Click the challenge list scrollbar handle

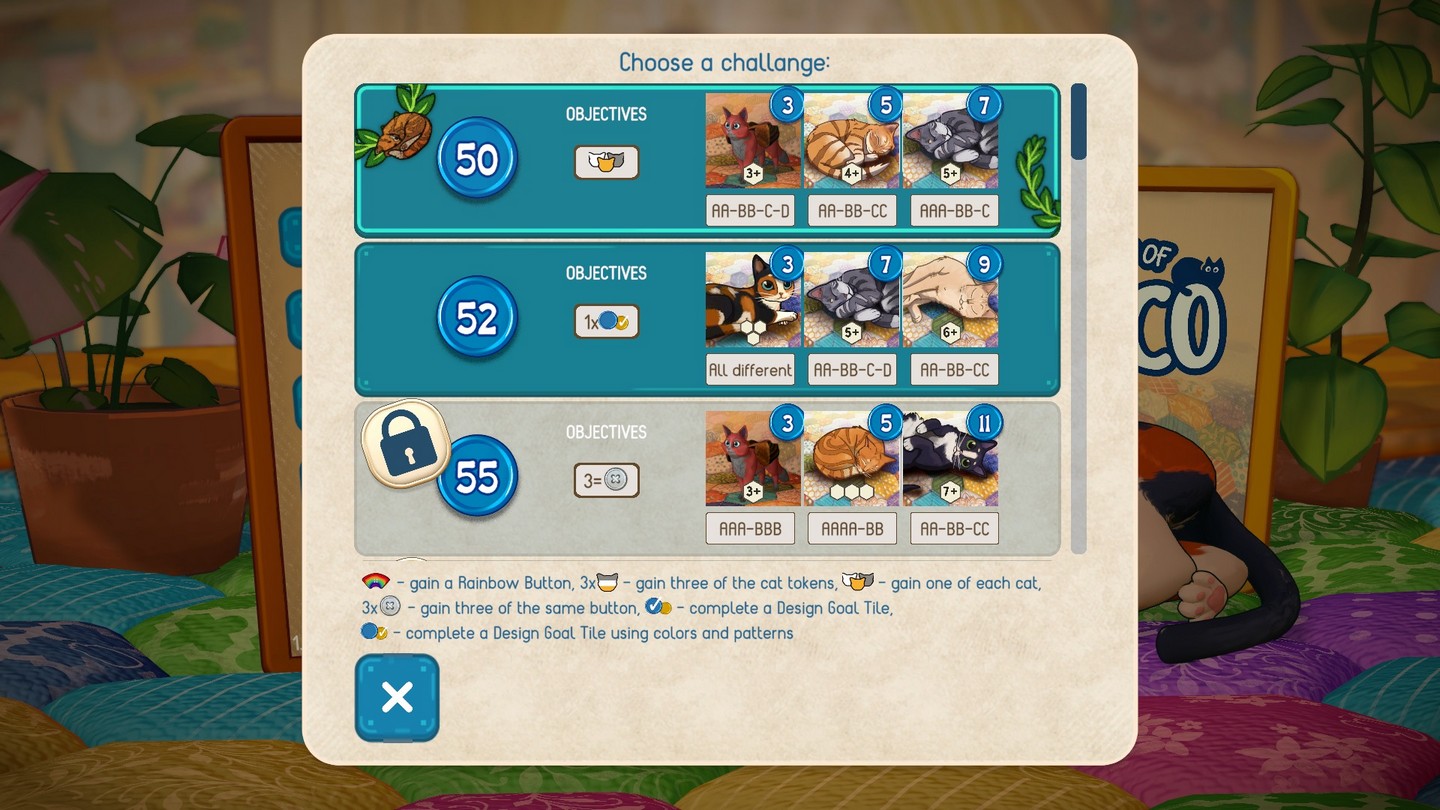[1078, 122]
